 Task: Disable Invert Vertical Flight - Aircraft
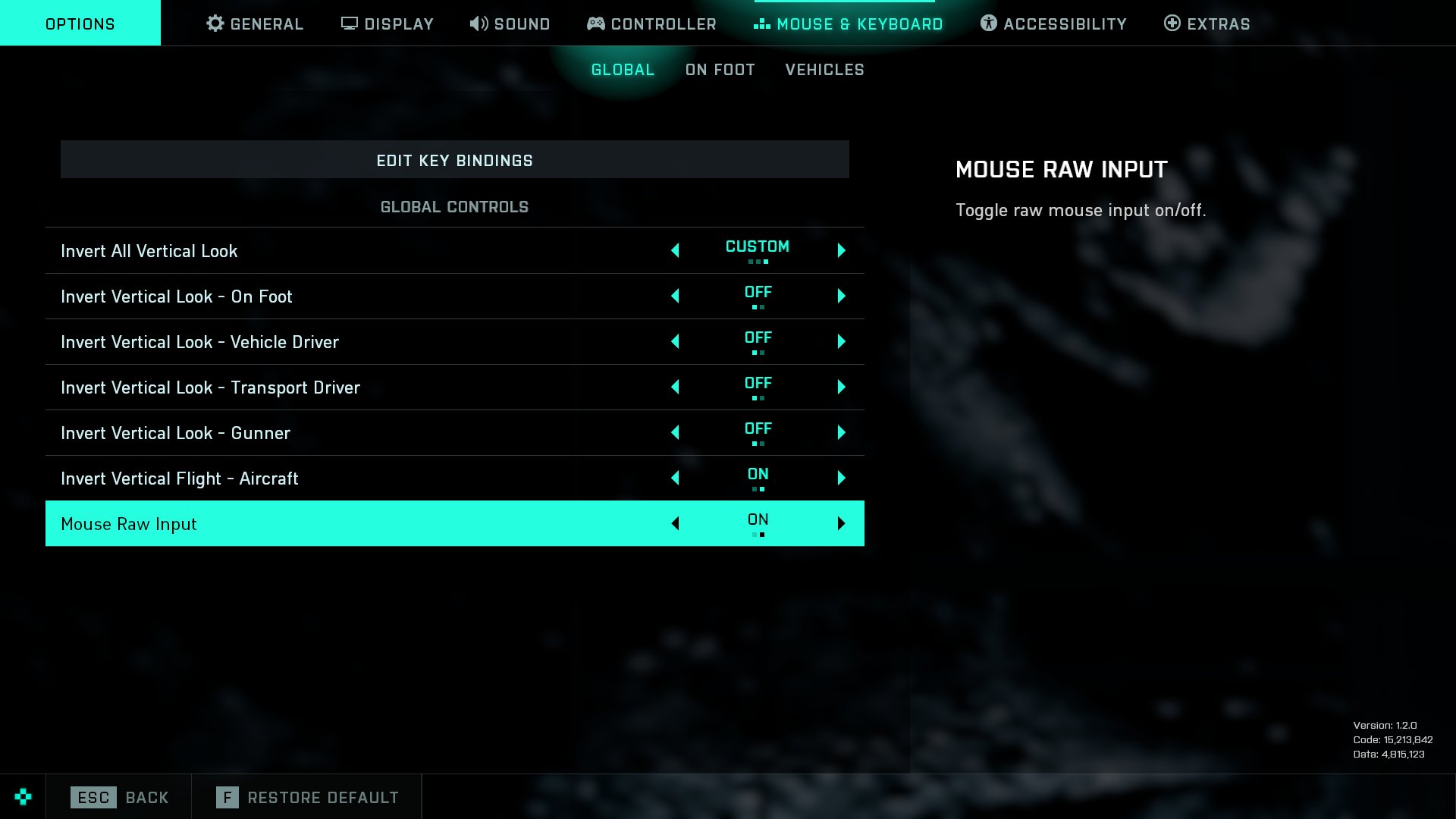click(x=675, y=478)
